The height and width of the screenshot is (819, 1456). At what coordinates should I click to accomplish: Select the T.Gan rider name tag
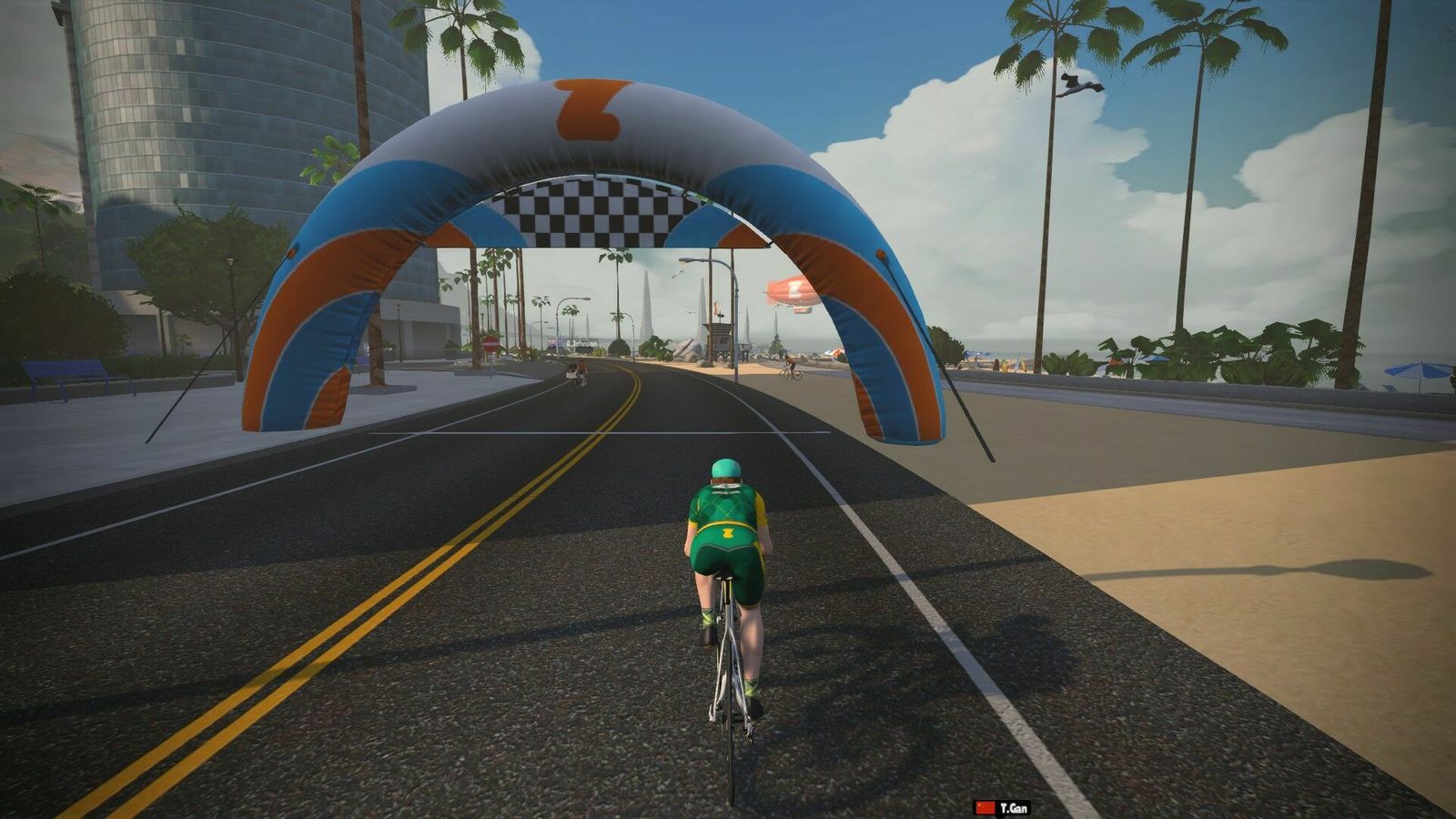pyautogui.click(x=1003, y=808)
